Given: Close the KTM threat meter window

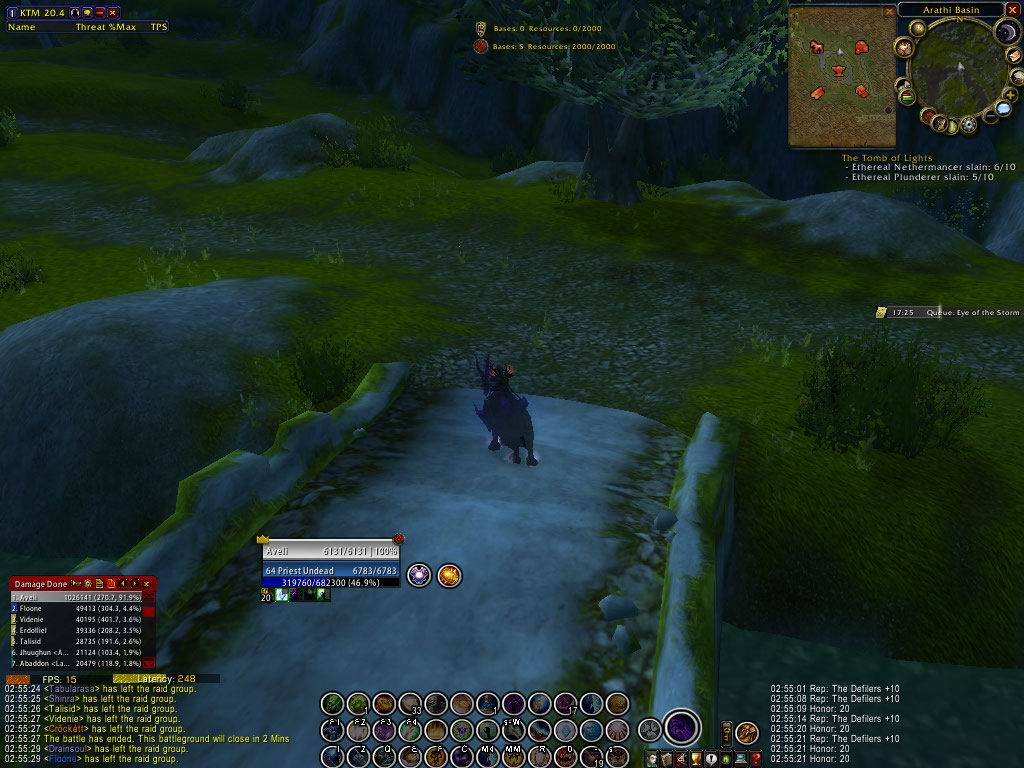Looking at the screenshot, I should tap(113, 12).
